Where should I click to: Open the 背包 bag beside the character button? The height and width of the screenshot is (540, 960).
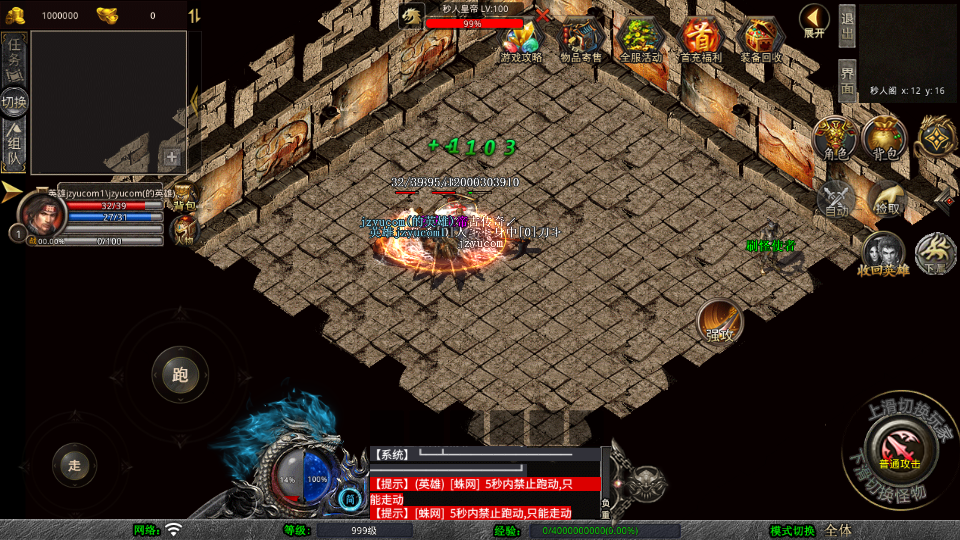(x=884, y=138)
